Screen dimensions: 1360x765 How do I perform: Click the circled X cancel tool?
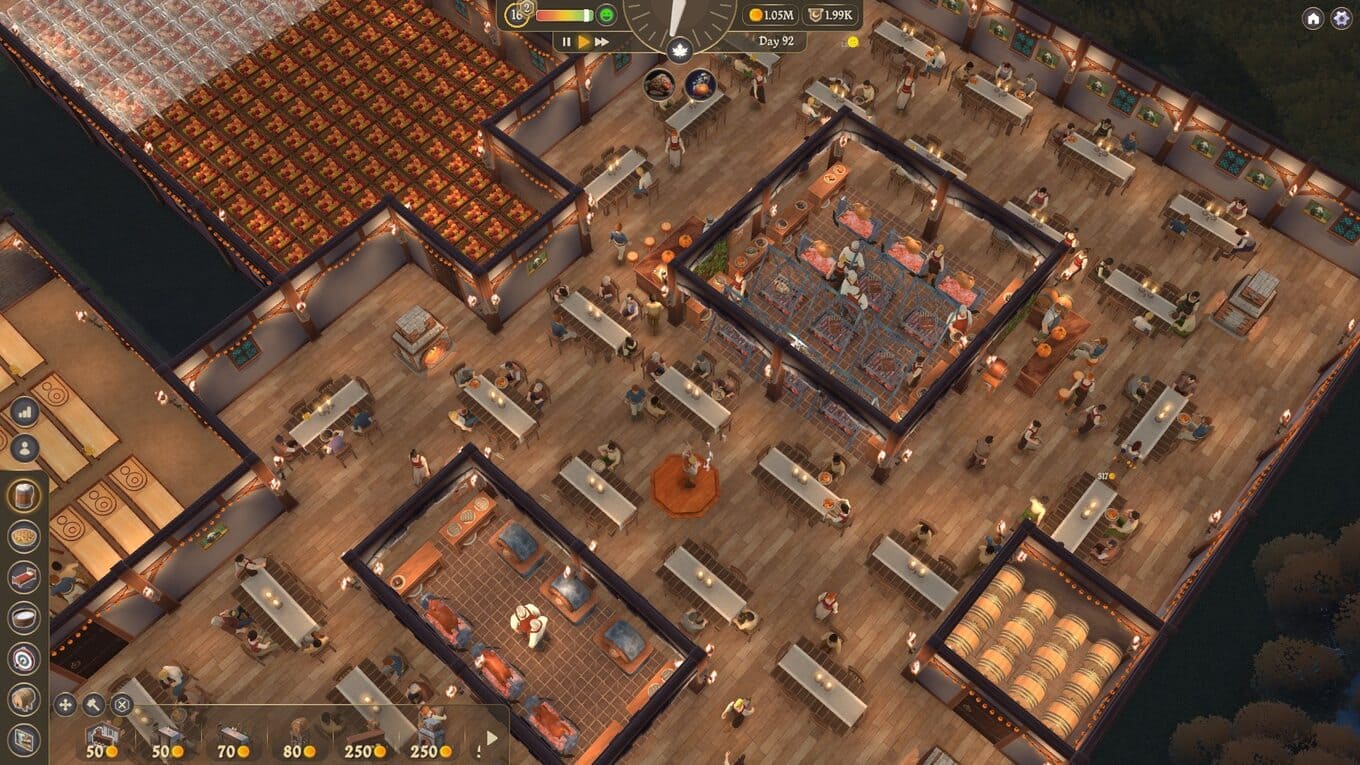(122, 704)
